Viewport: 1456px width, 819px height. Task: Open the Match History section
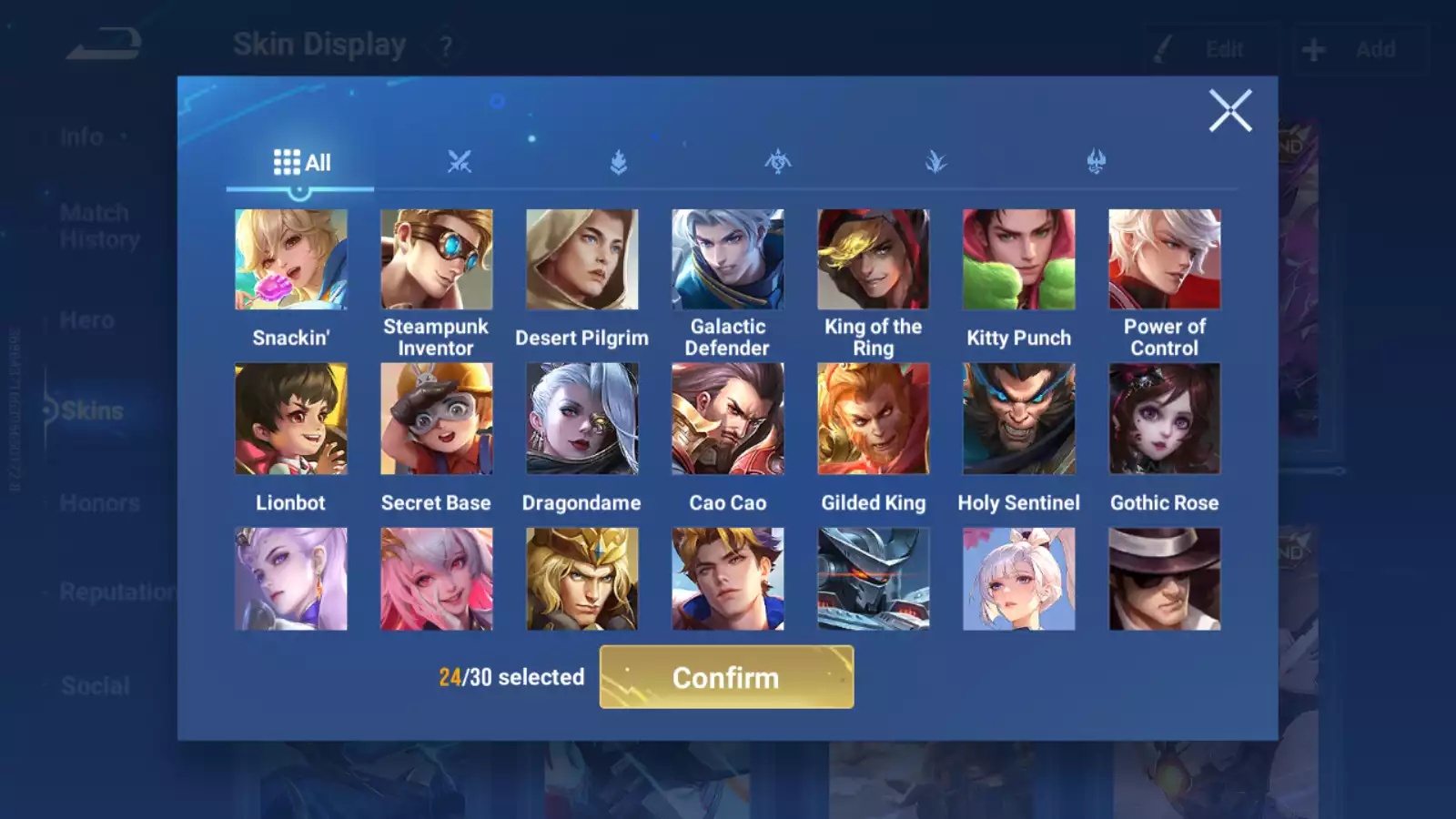pyautogui.click(x=95, y=226)
